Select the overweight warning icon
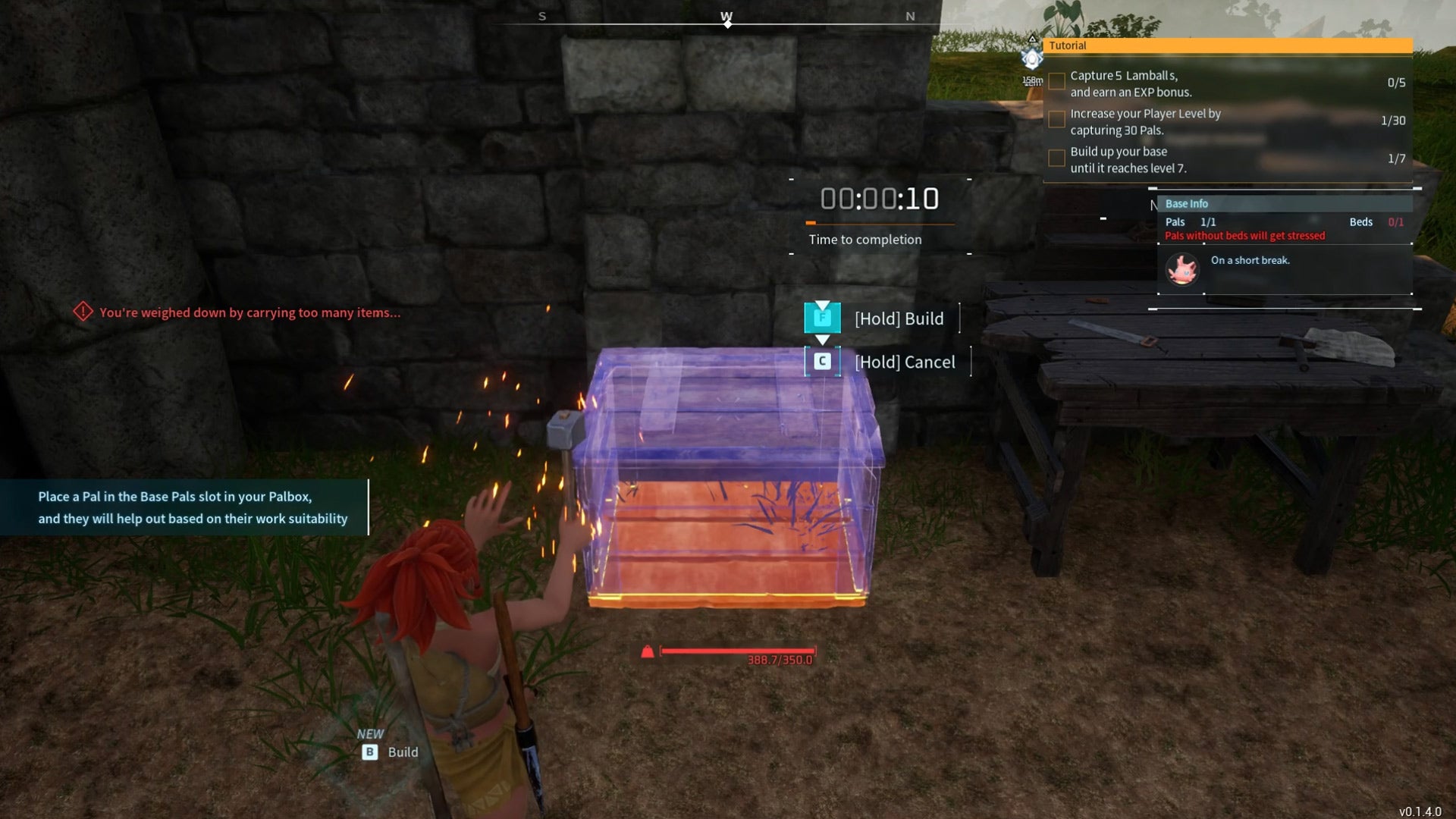 [x=83, y=312]
